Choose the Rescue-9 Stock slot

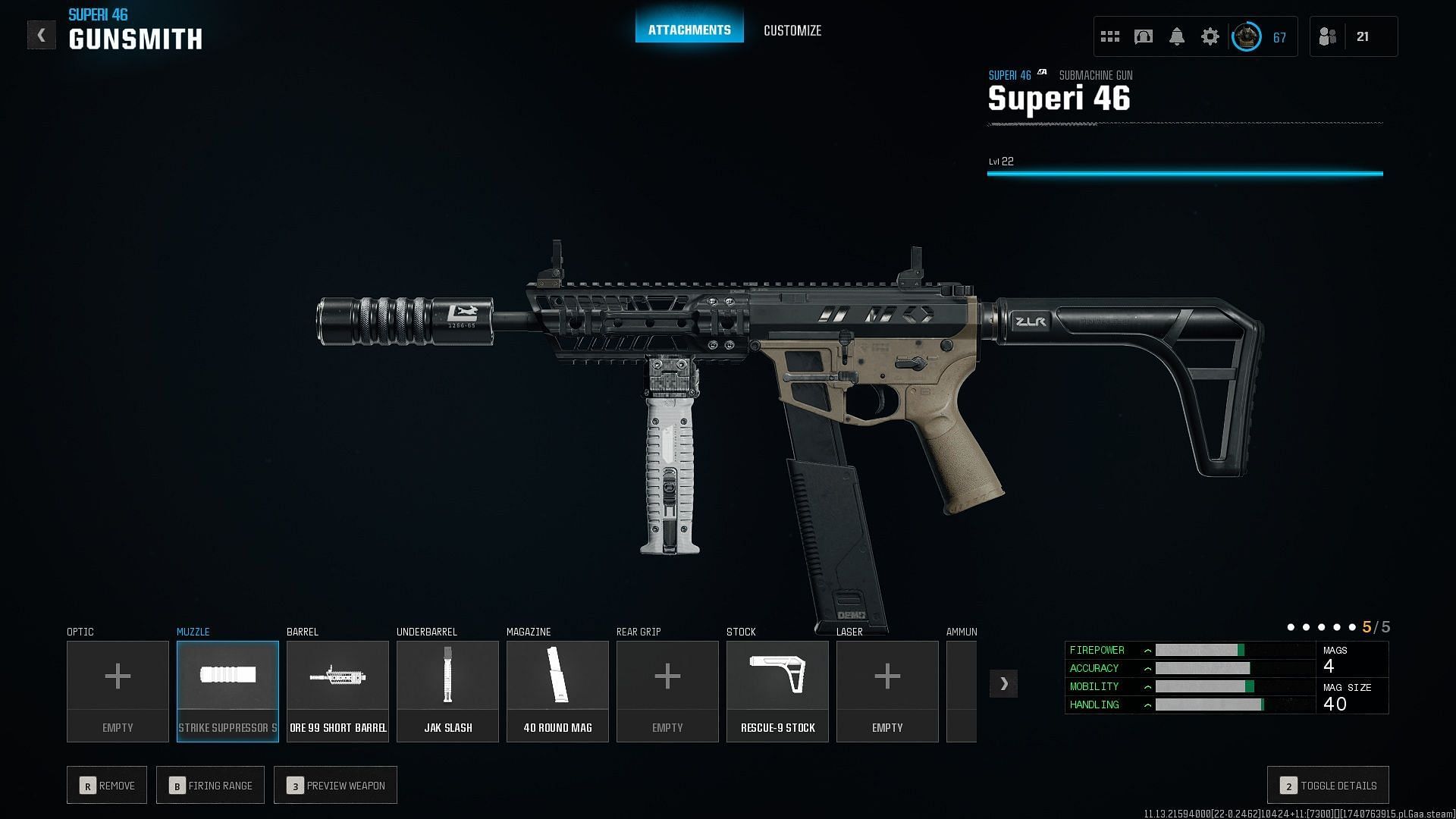pos(777,691)
